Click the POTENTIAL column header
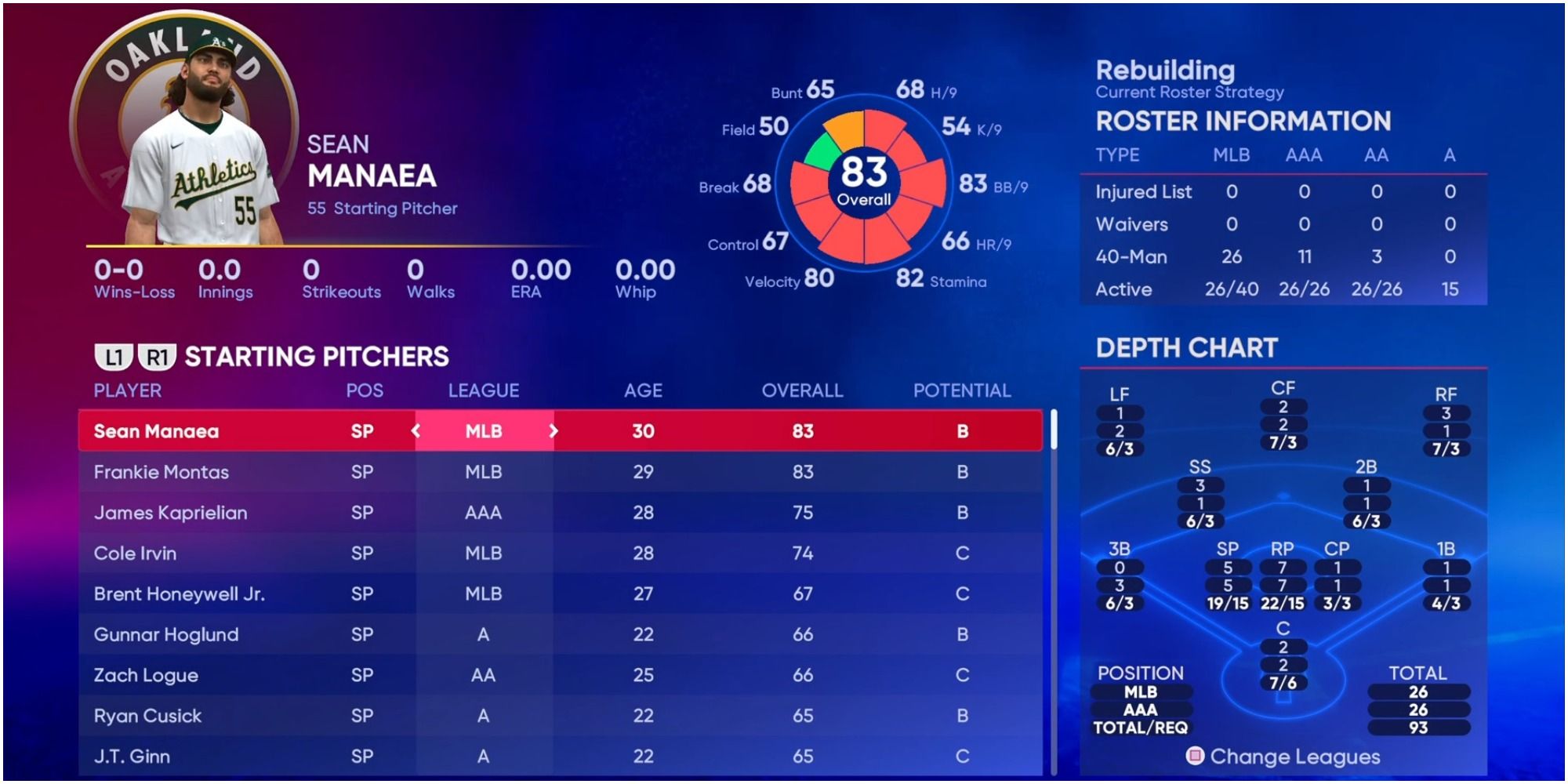Viewport: 1568px width, 784px height. pos(963,389)
